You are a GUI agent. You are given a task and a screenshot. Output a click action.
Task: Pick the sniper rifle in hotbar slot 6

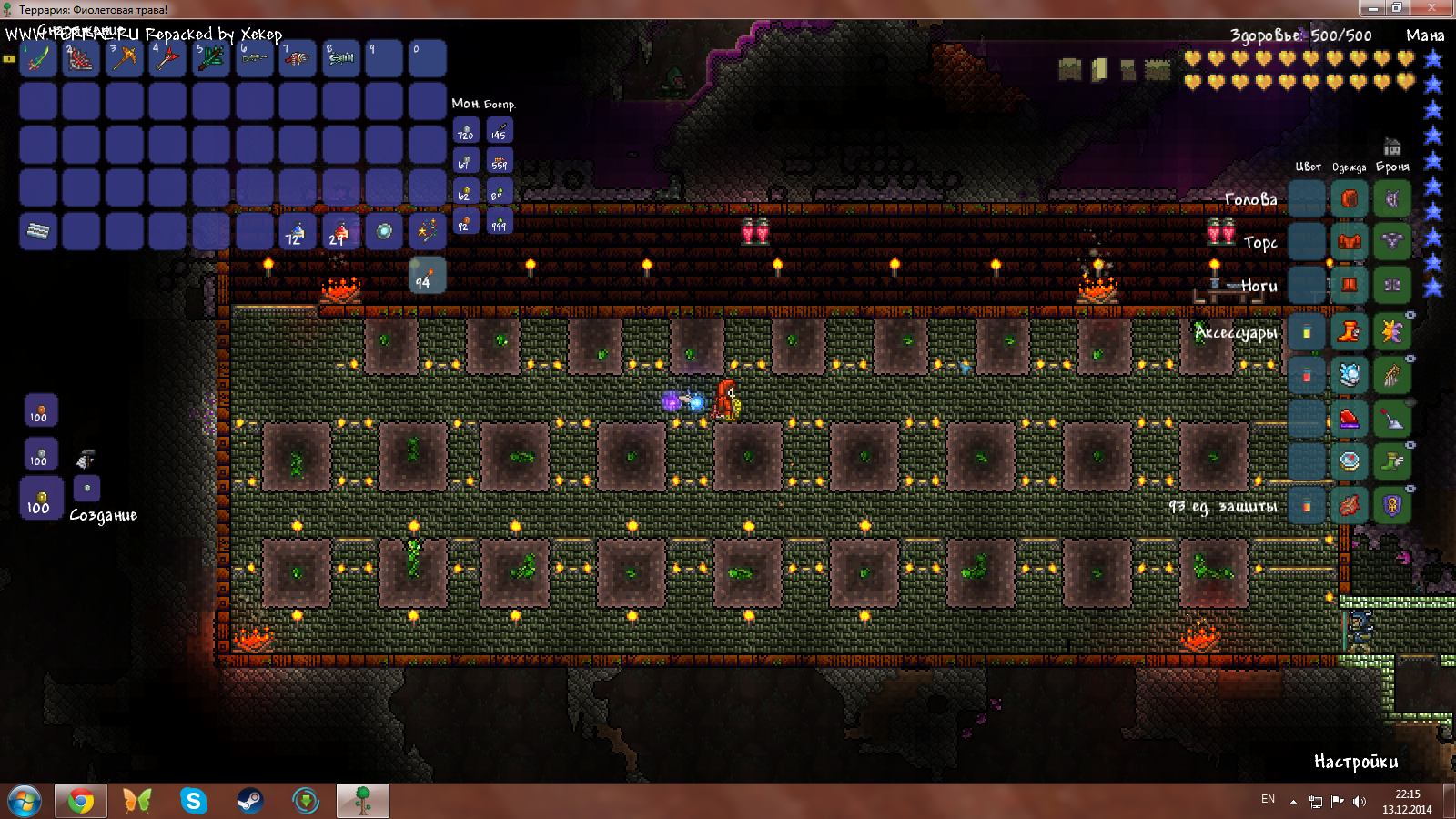coord(254,59)
